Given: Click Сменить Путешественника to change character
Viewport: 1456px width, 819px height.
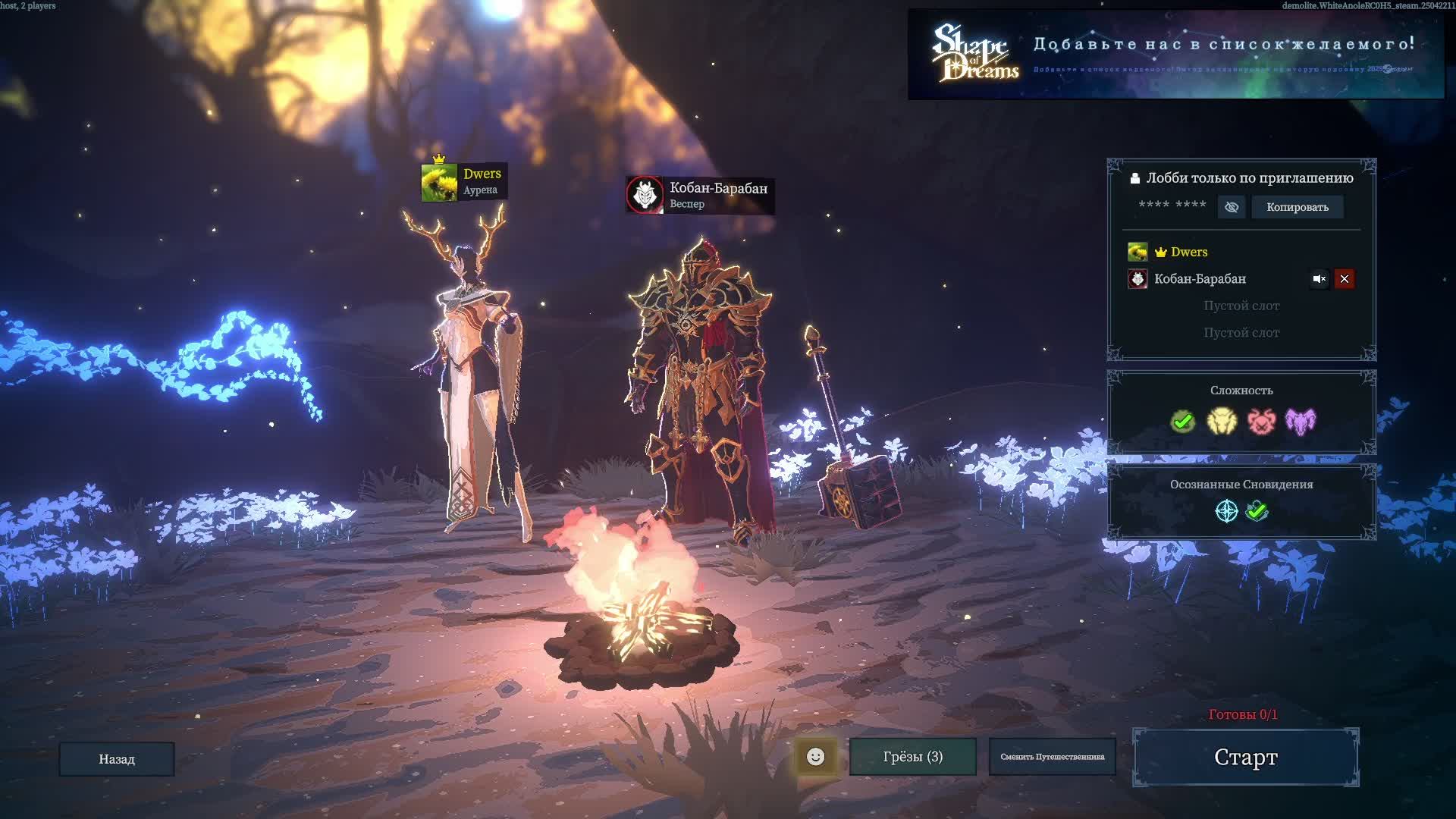Looking at the screenshot, I should 1052,757.
